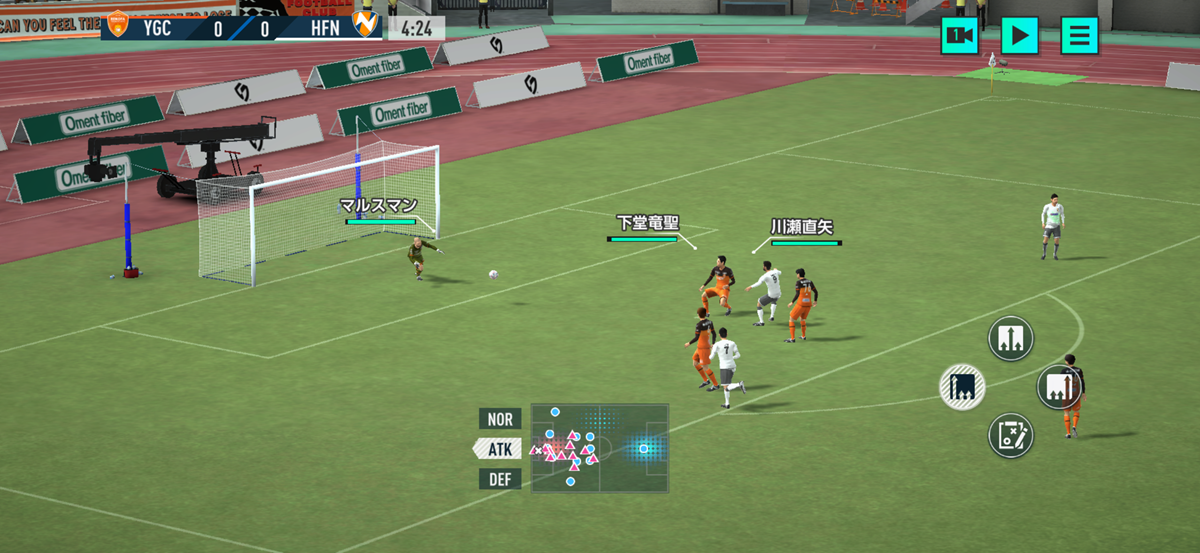
Task: Choose the right-side attack arrows tactic icon
Action: (x=1058, y=386)
